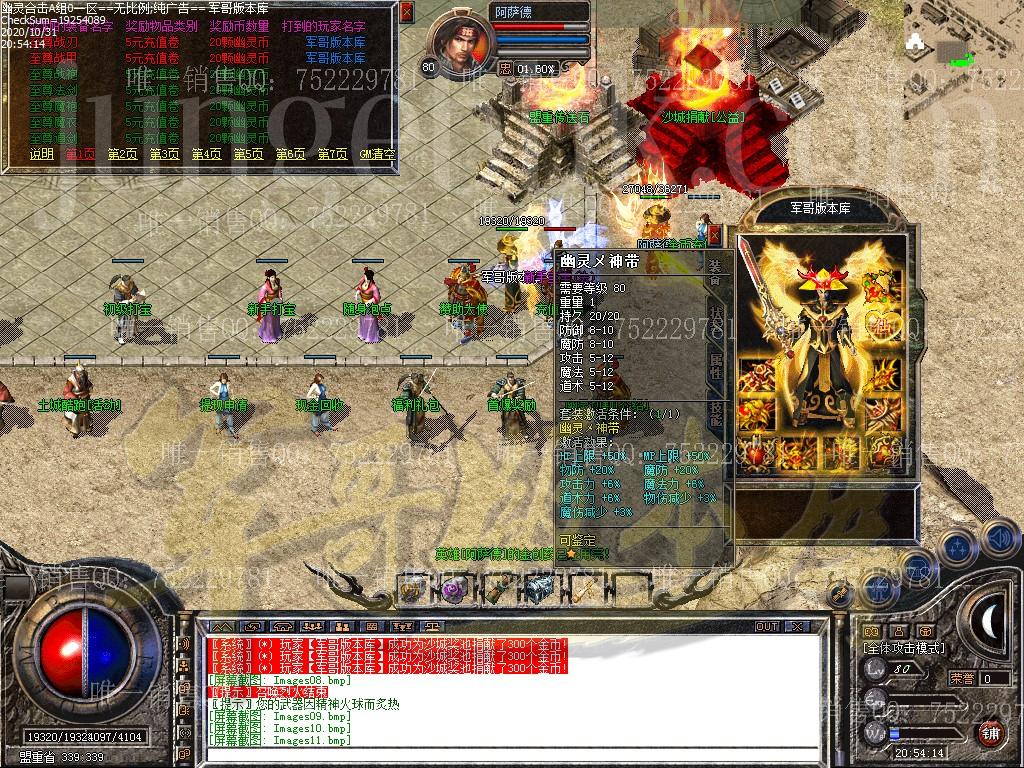Switch to reward page 第7页
This screenshot has height=768, width=1024.
pyautogui.click(x=332, y=154)
